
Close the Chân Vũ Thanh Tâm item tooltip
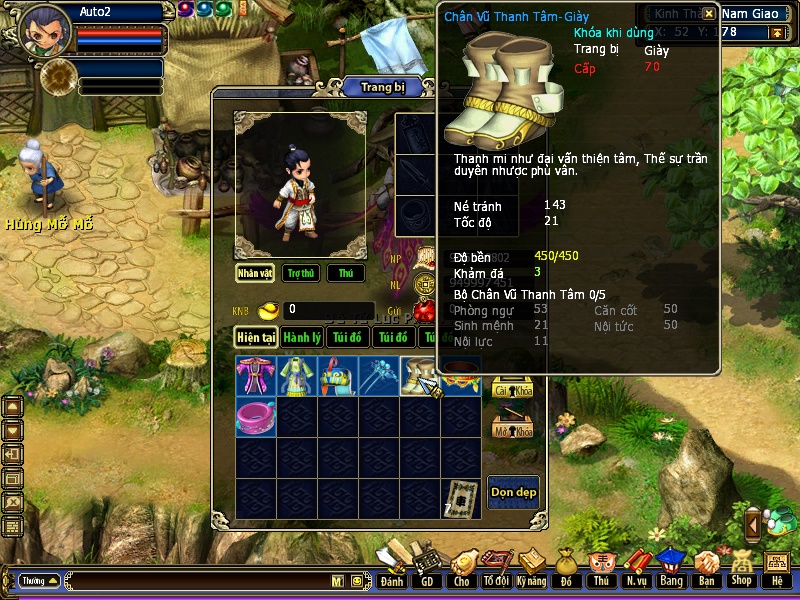point(708,14)
